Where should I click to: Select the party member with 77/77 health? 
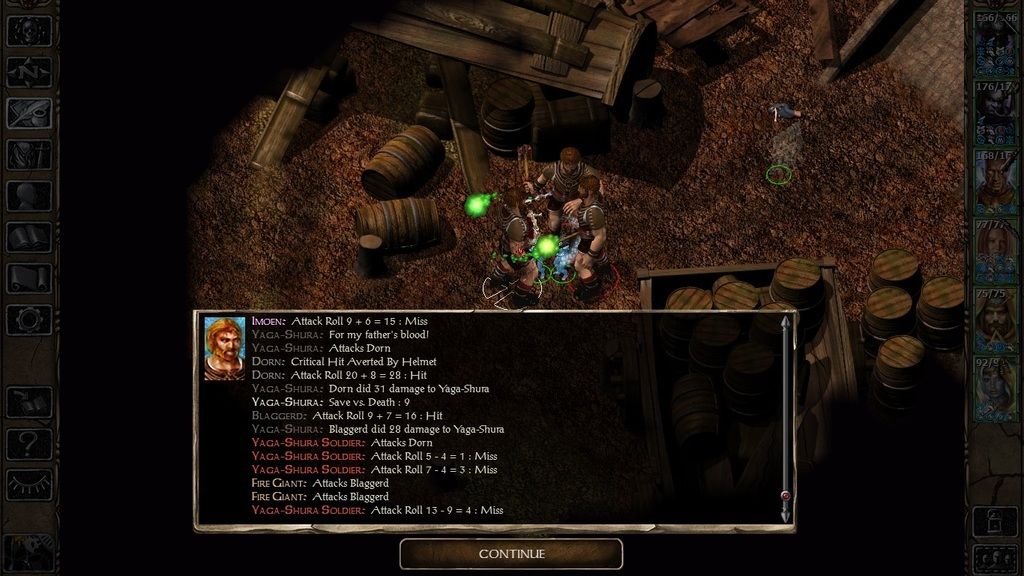point(995,252)
